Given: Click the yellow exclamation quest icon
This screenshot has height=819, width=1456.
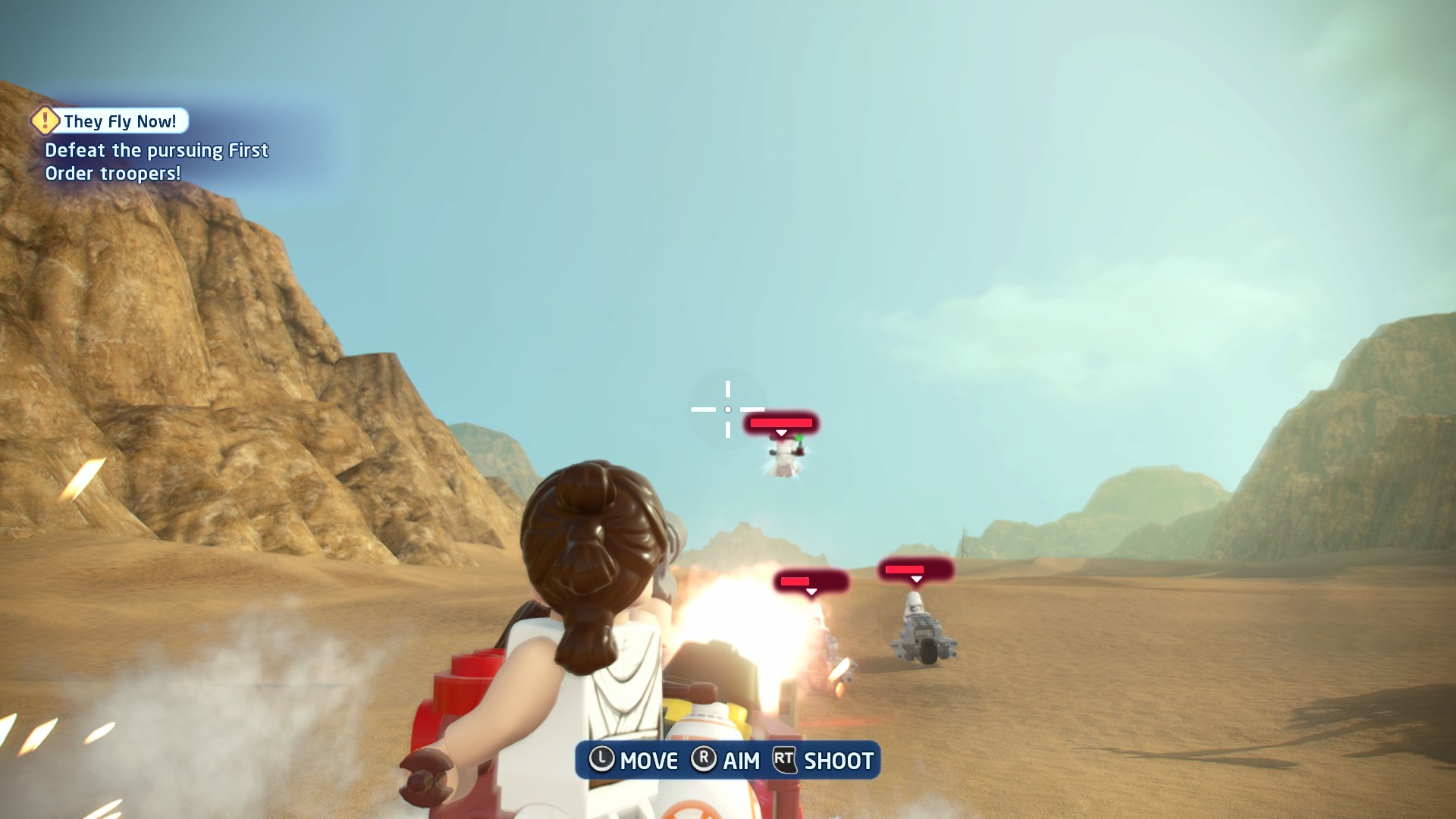Looking at the screenshot, I should click(x=45, y=120).
